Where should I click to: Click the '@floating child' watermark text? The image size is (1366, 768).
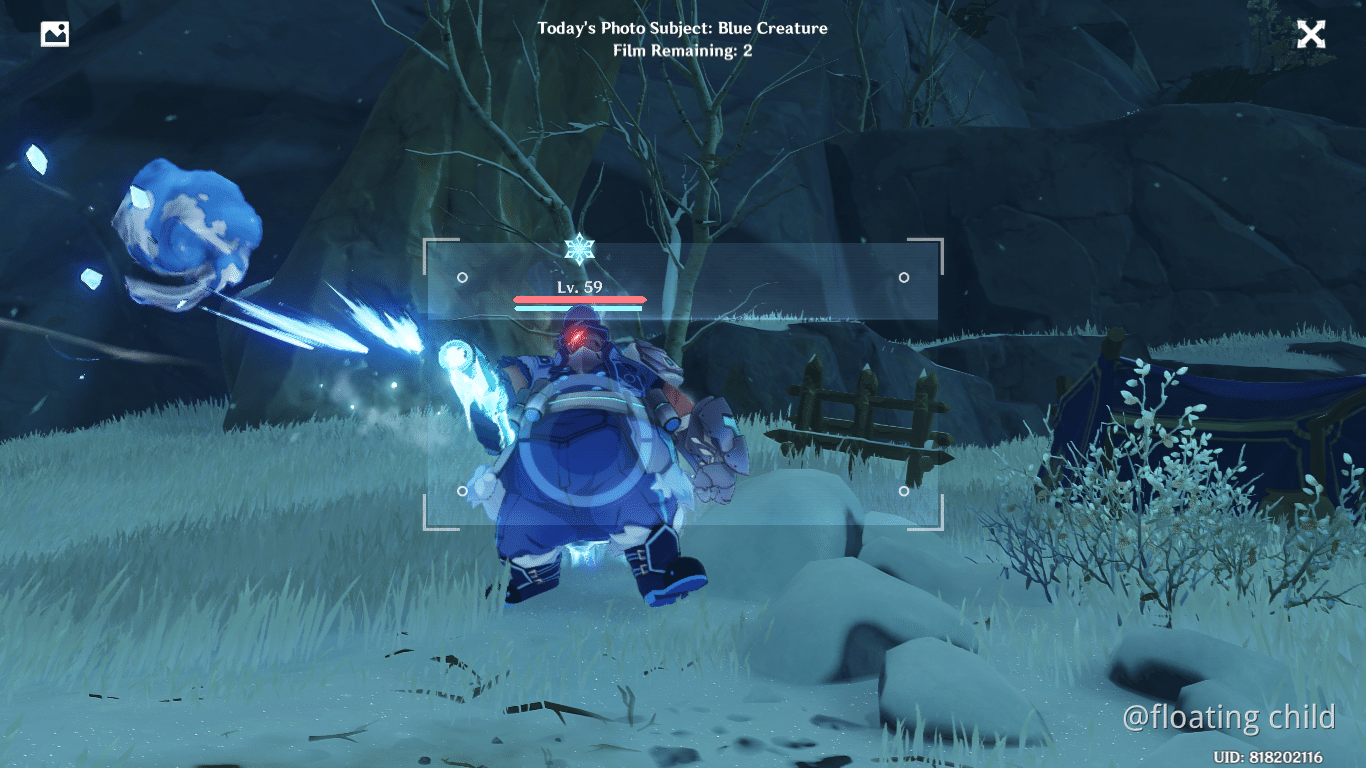pyautogui.click(x=1231, y=717)
